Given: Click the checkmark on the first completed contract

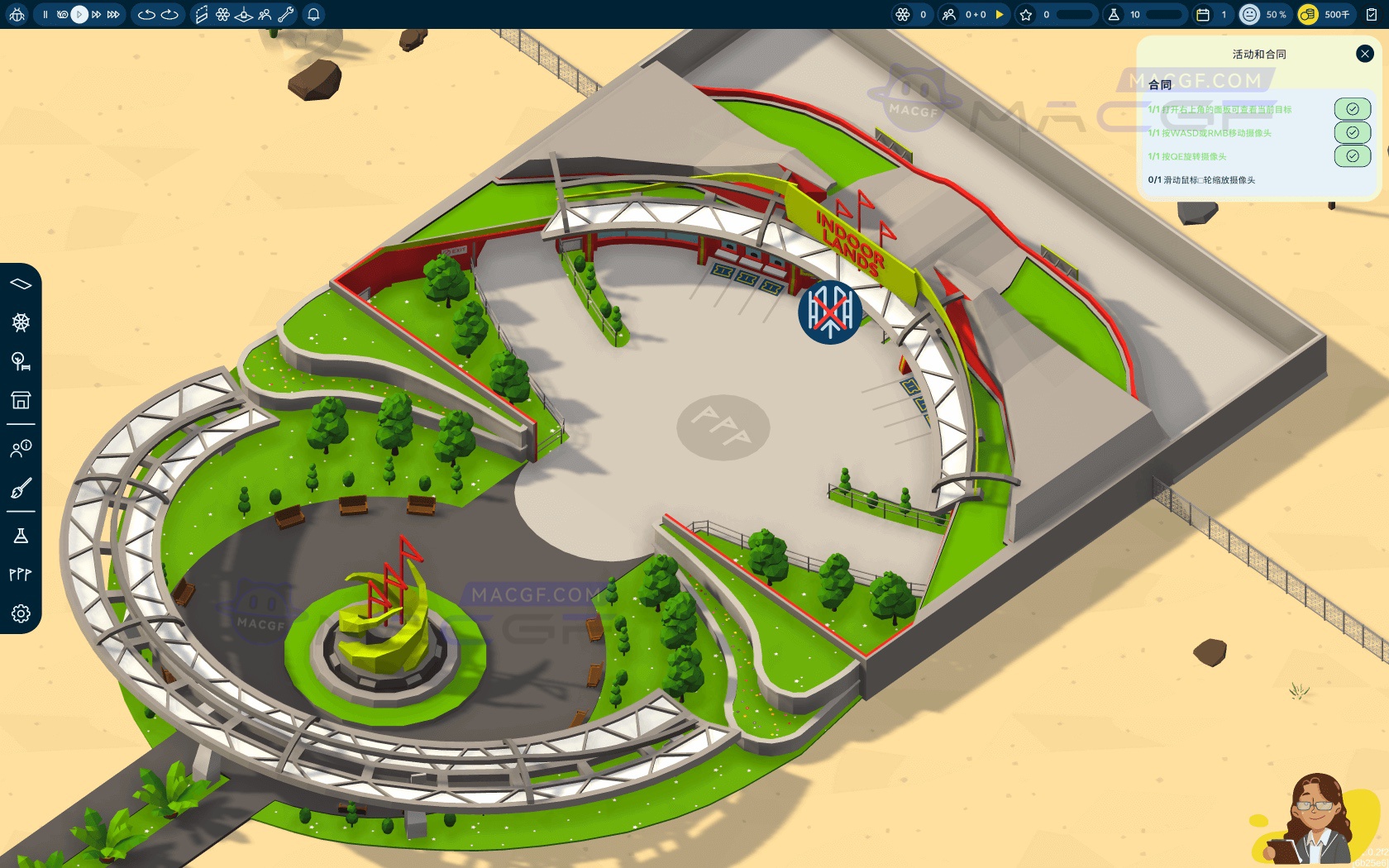Looking at the screenshot, I should [x=1353, y=108].
